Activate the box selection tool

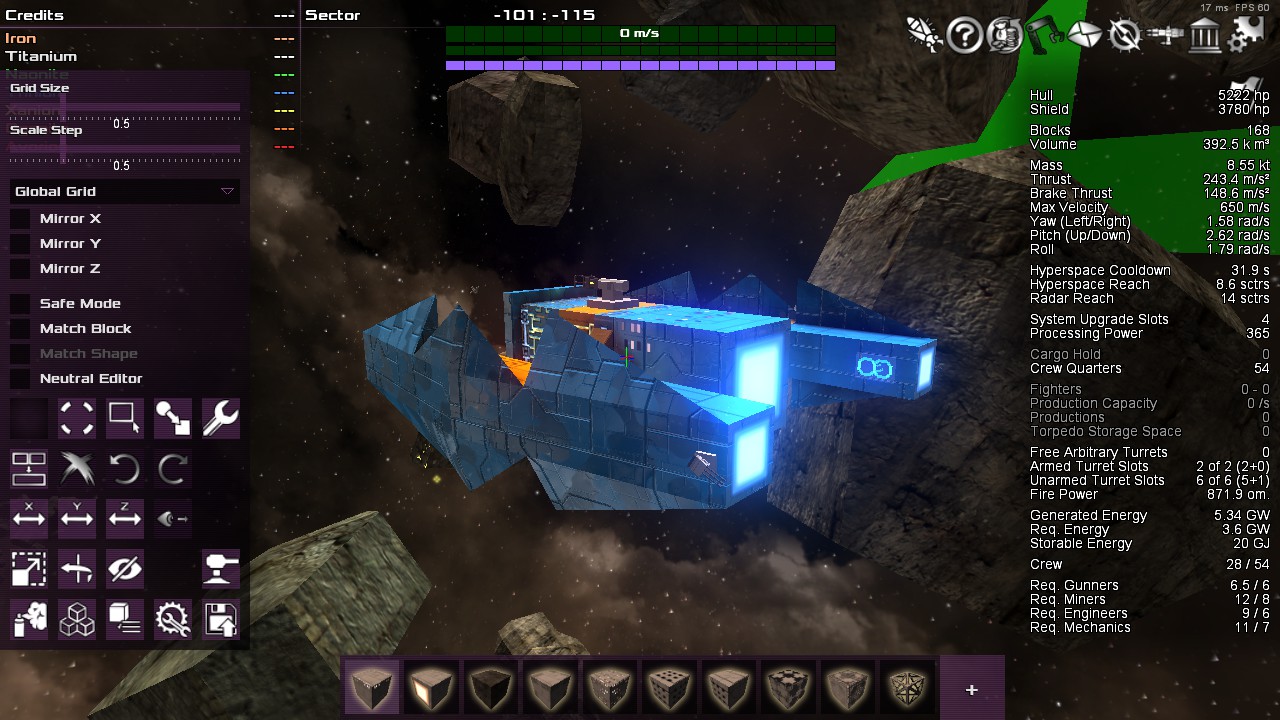click(x=124, y=419)
